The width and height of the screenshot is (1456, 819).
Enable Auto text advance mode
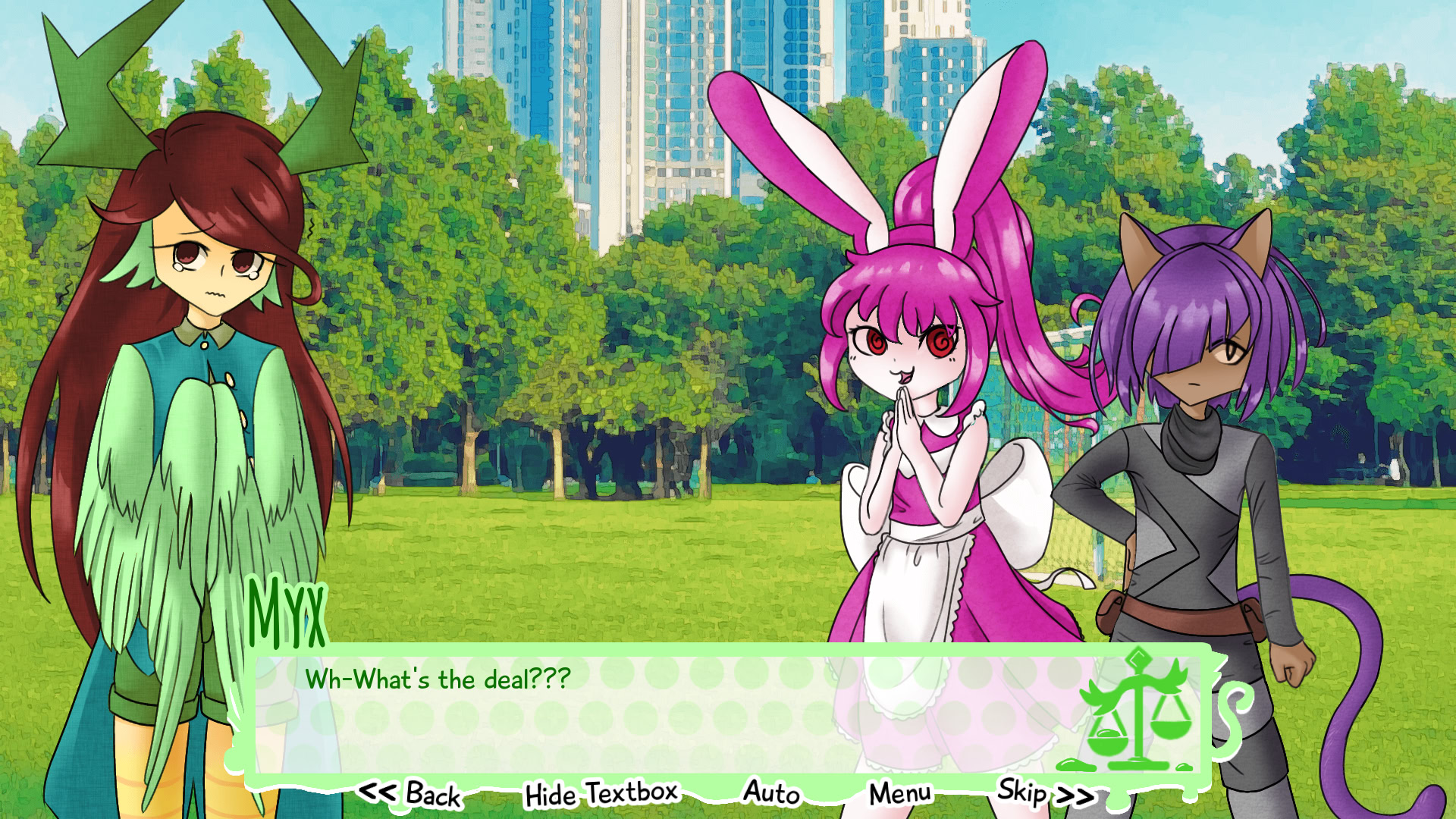[770, 793]
